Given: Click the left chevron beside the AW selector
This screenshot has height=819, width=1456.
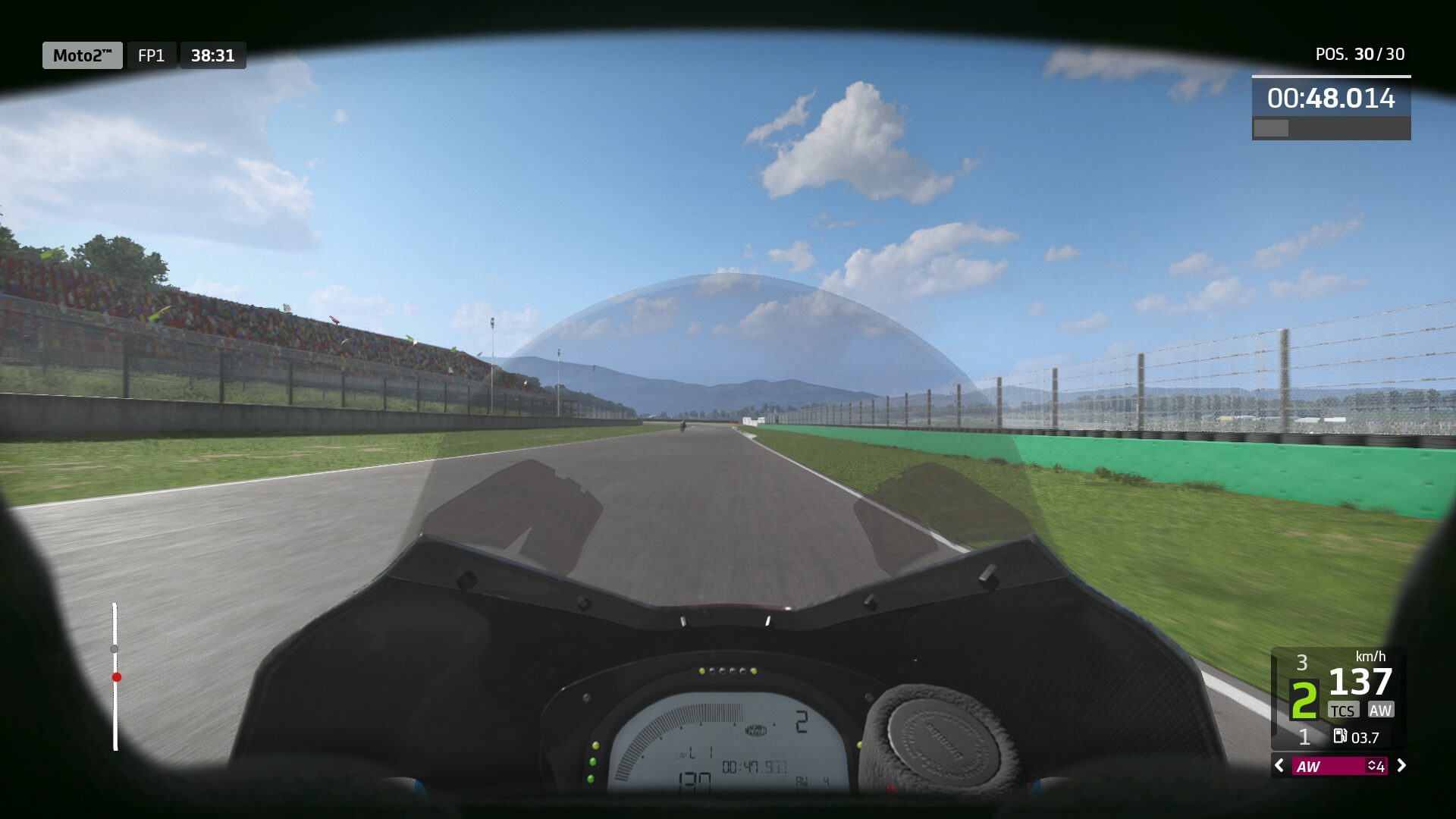Looking at the screenshot, I should pos(1279,766).
